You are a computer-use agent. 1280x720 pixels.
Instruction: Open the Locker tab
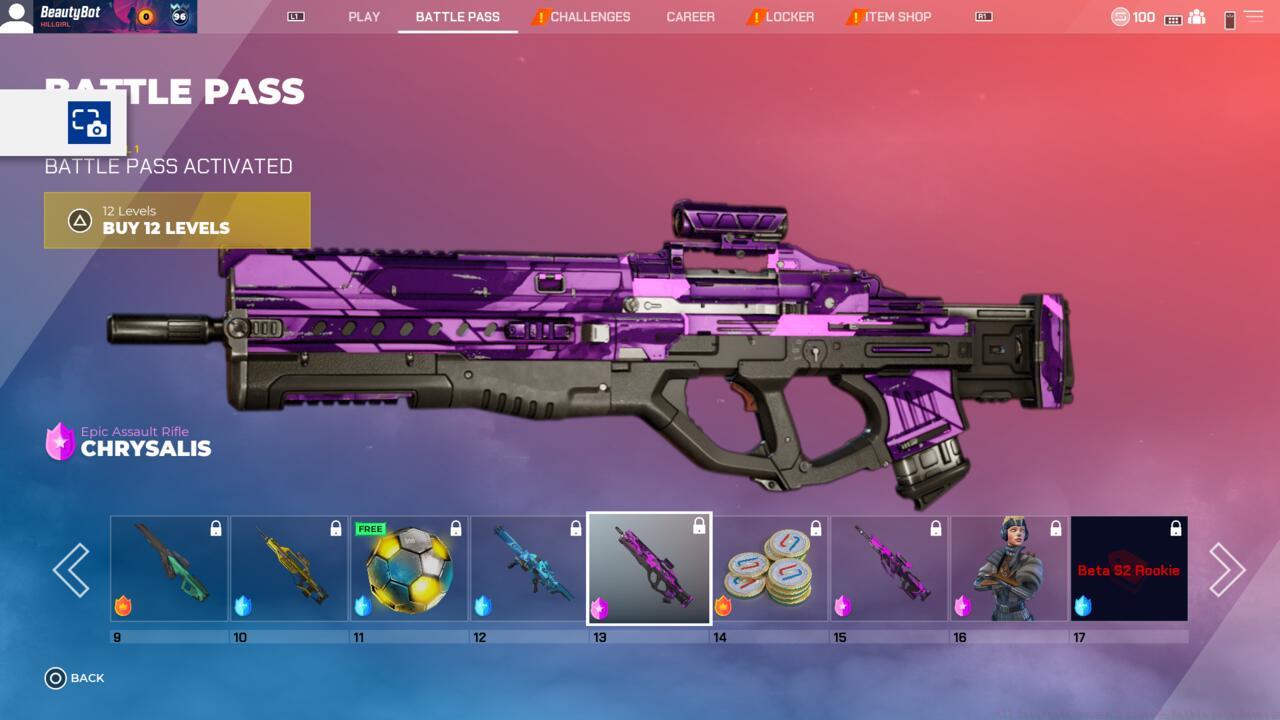click(789, 17)
